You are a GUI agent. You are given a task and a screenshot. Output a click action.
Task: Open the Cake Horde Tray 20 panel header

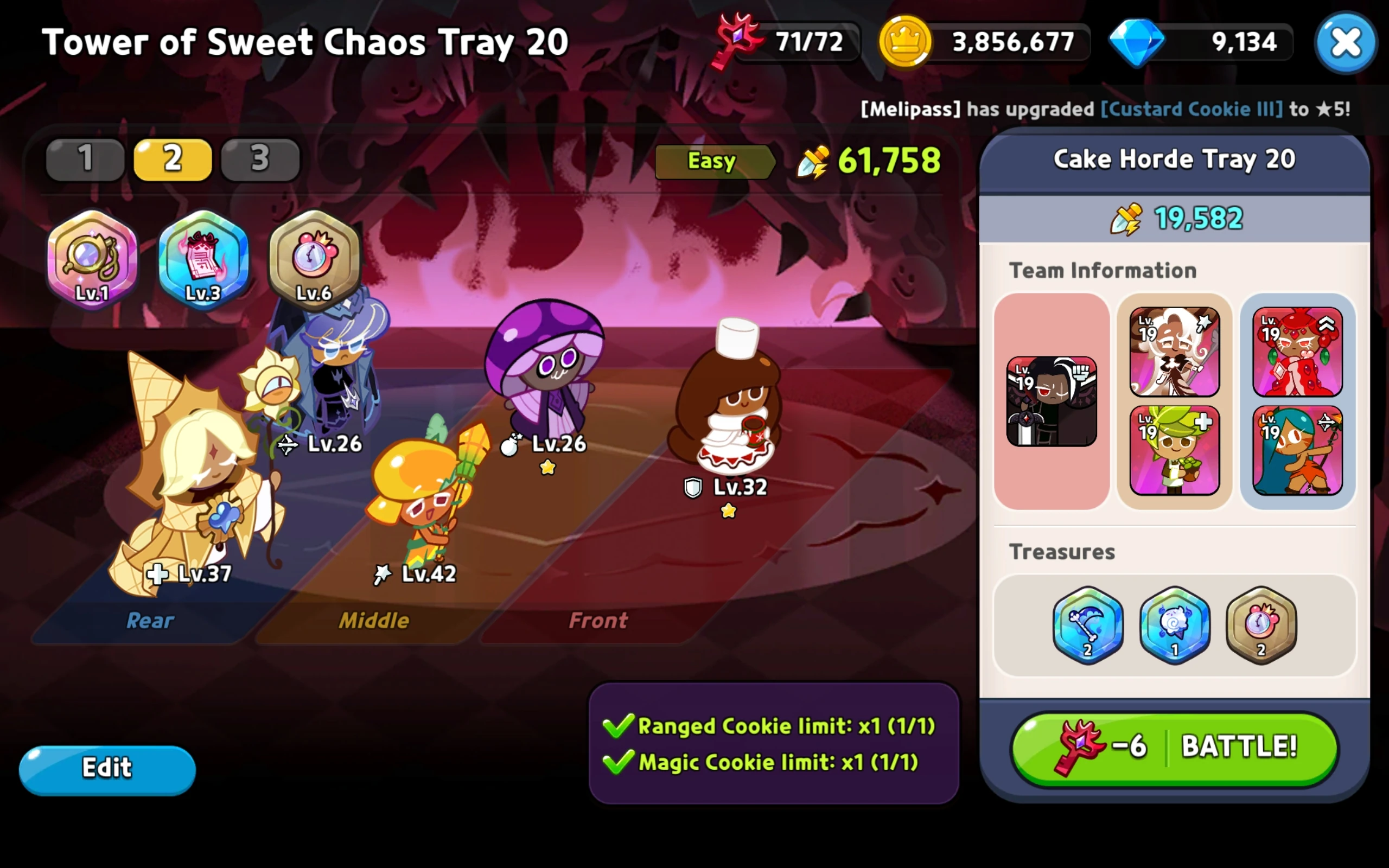point(1175,159)
